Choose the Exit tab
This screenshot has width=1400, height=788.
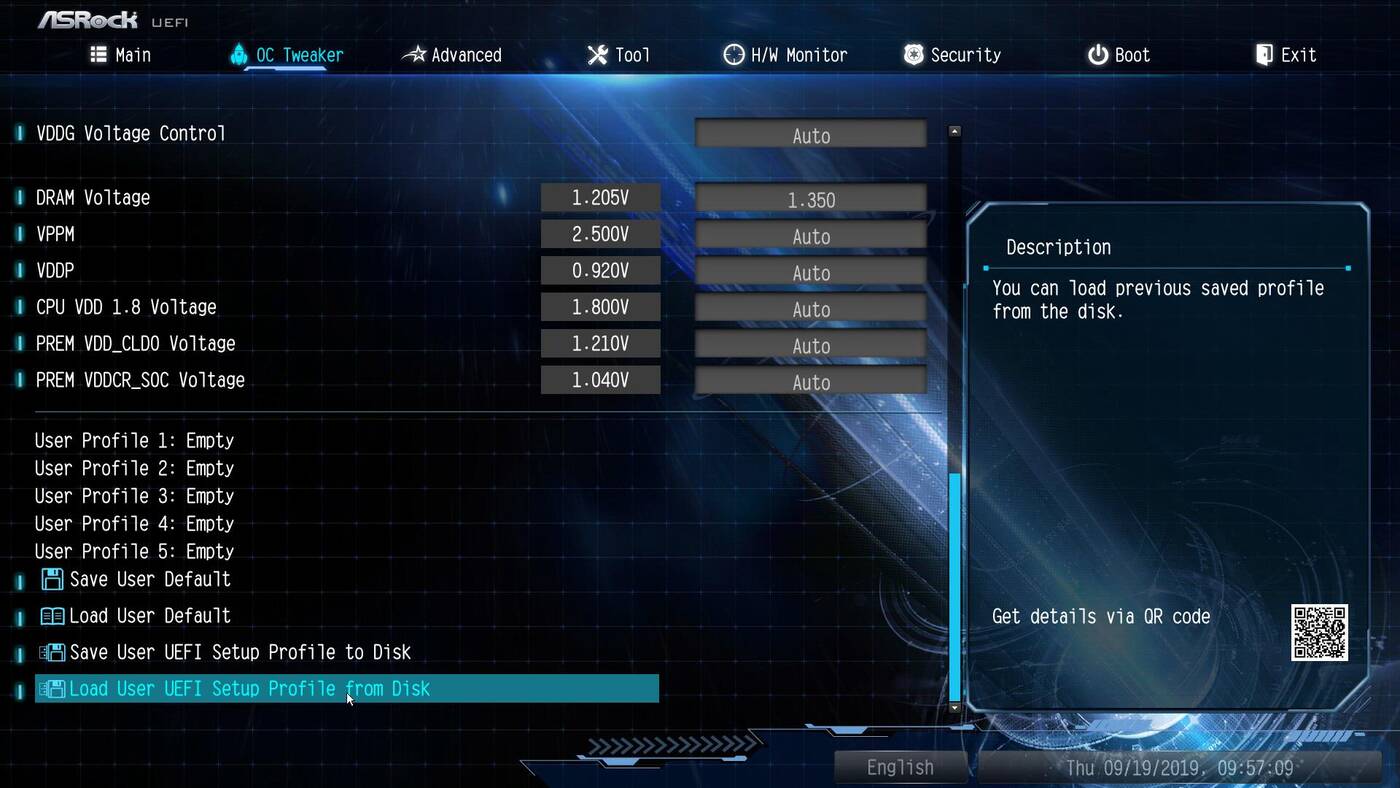pyautogui.click(x=1286, y=55)
